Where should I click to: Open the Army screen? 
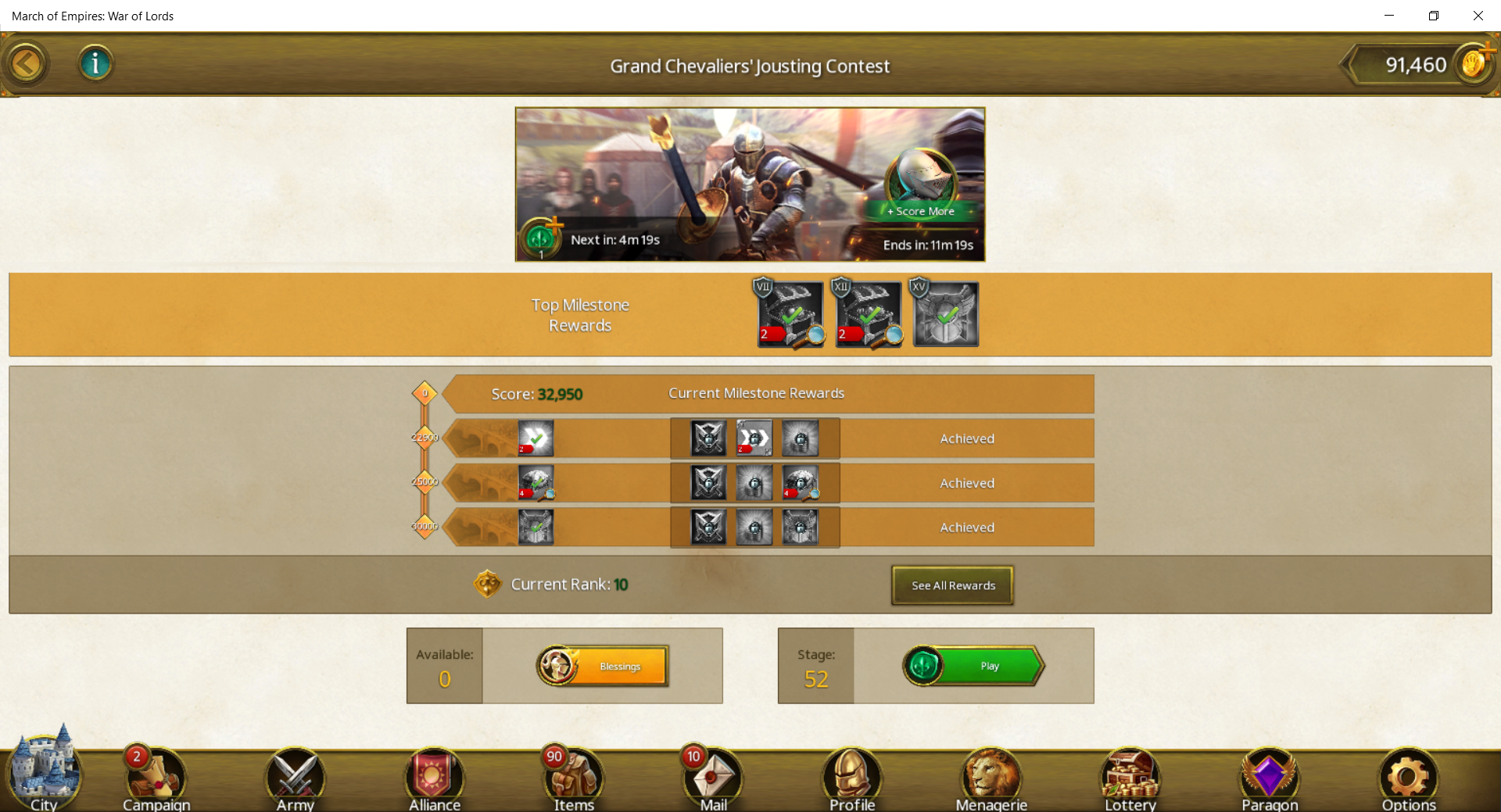tap(296, 778)
